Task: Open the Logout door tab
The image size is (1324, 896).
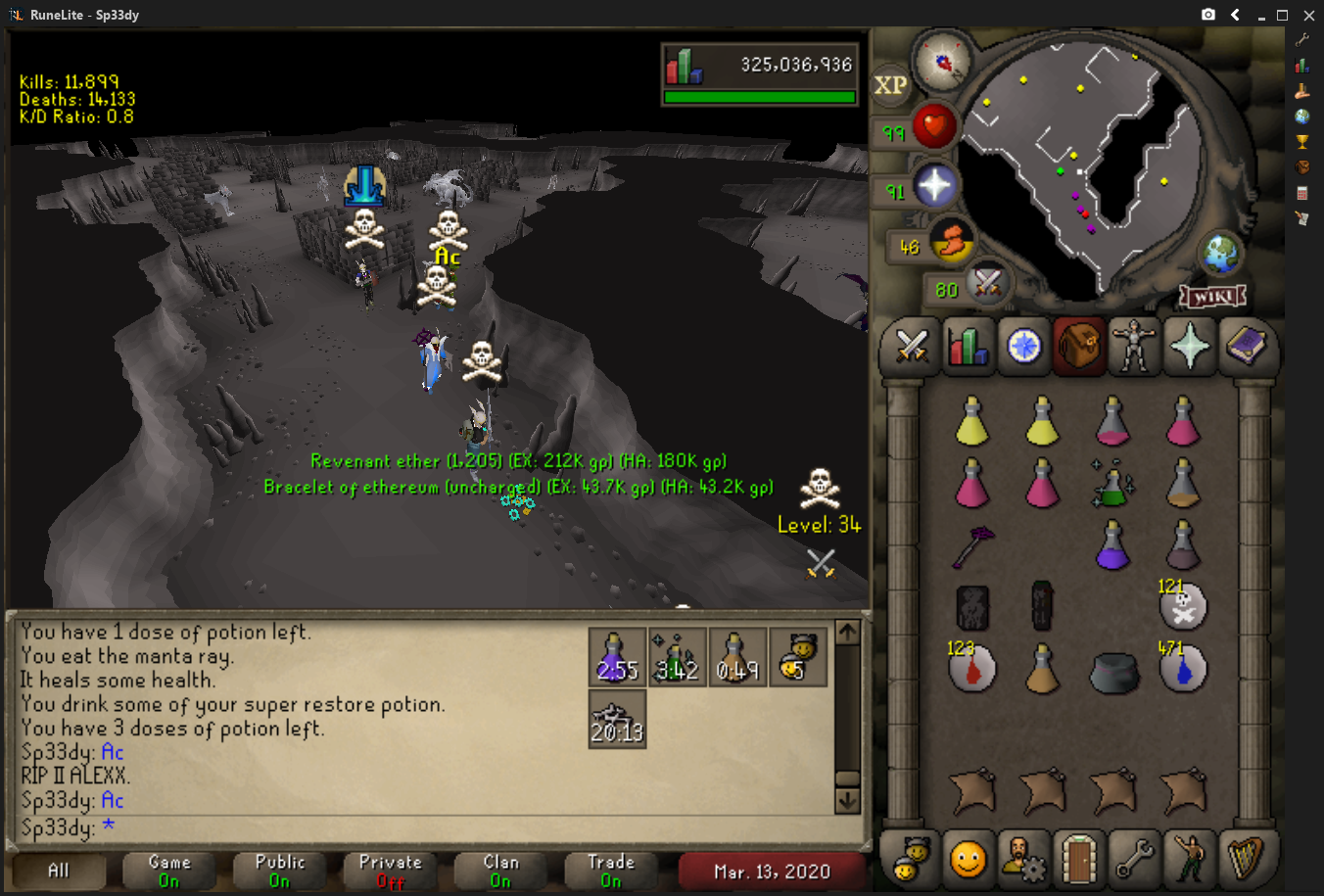Action: point(1078,859)
